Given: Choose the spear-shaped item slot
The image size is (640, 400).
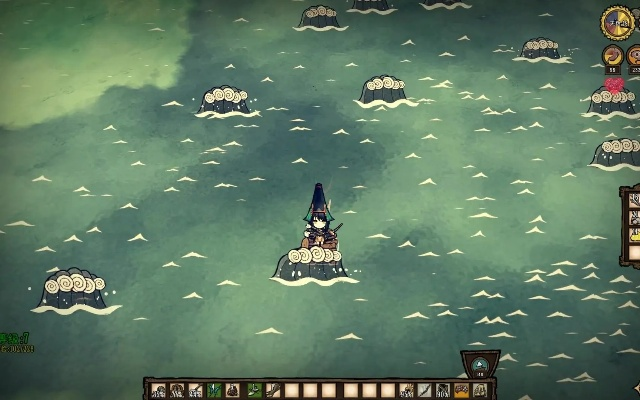Looking at the screenshot, I should pos(424,391).
